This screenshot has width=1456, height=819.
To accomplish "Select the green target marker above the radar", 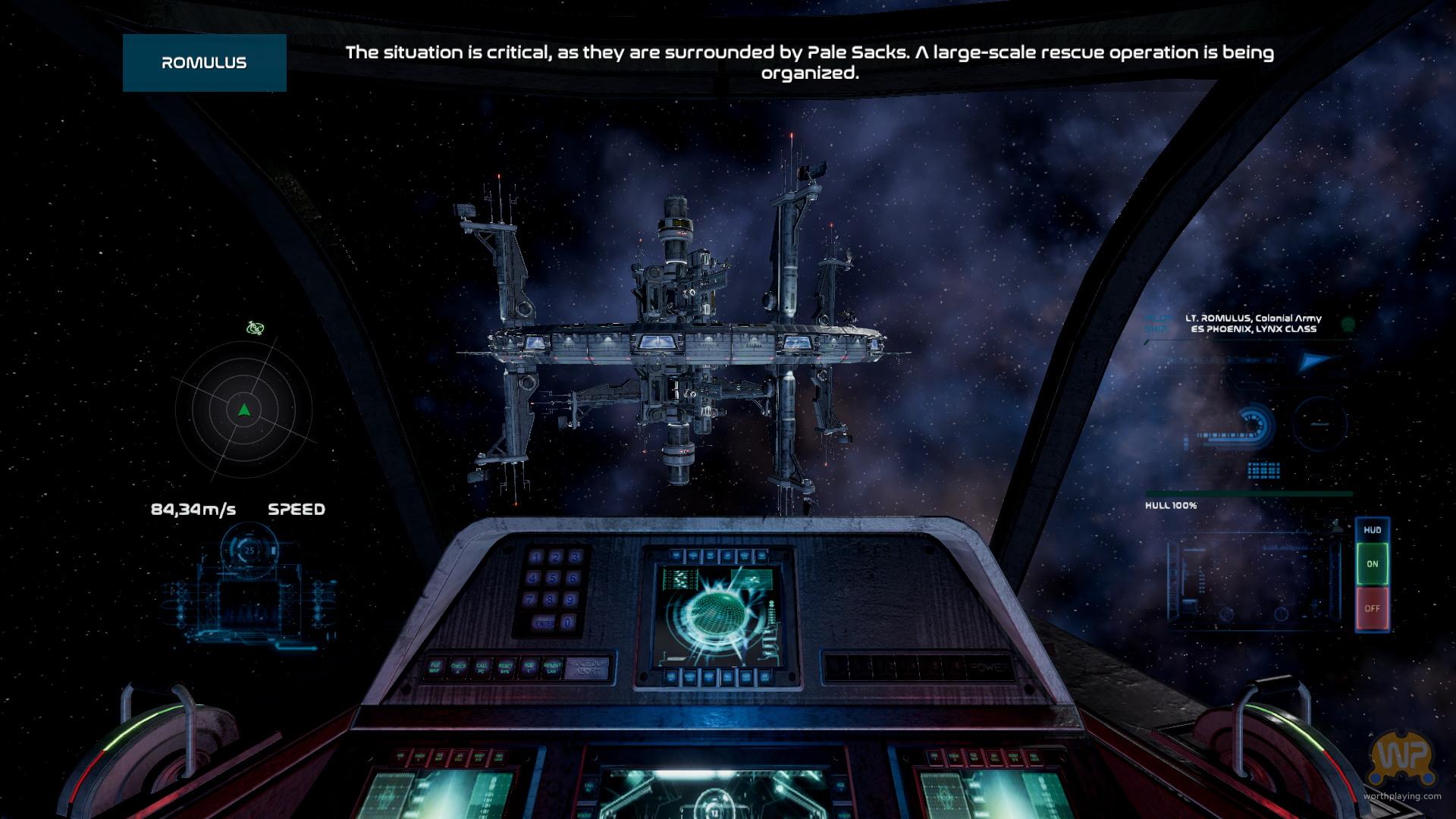I will tap(255, 328).
